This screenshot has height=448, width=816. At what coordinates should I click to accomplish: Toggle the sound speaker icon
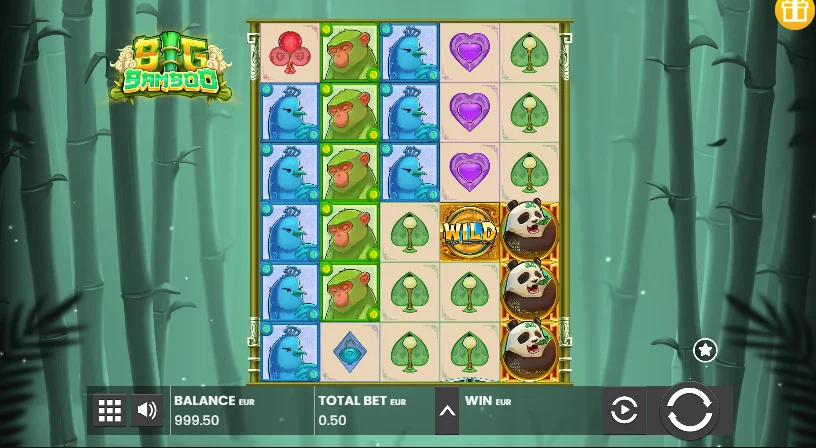[147, 410]
